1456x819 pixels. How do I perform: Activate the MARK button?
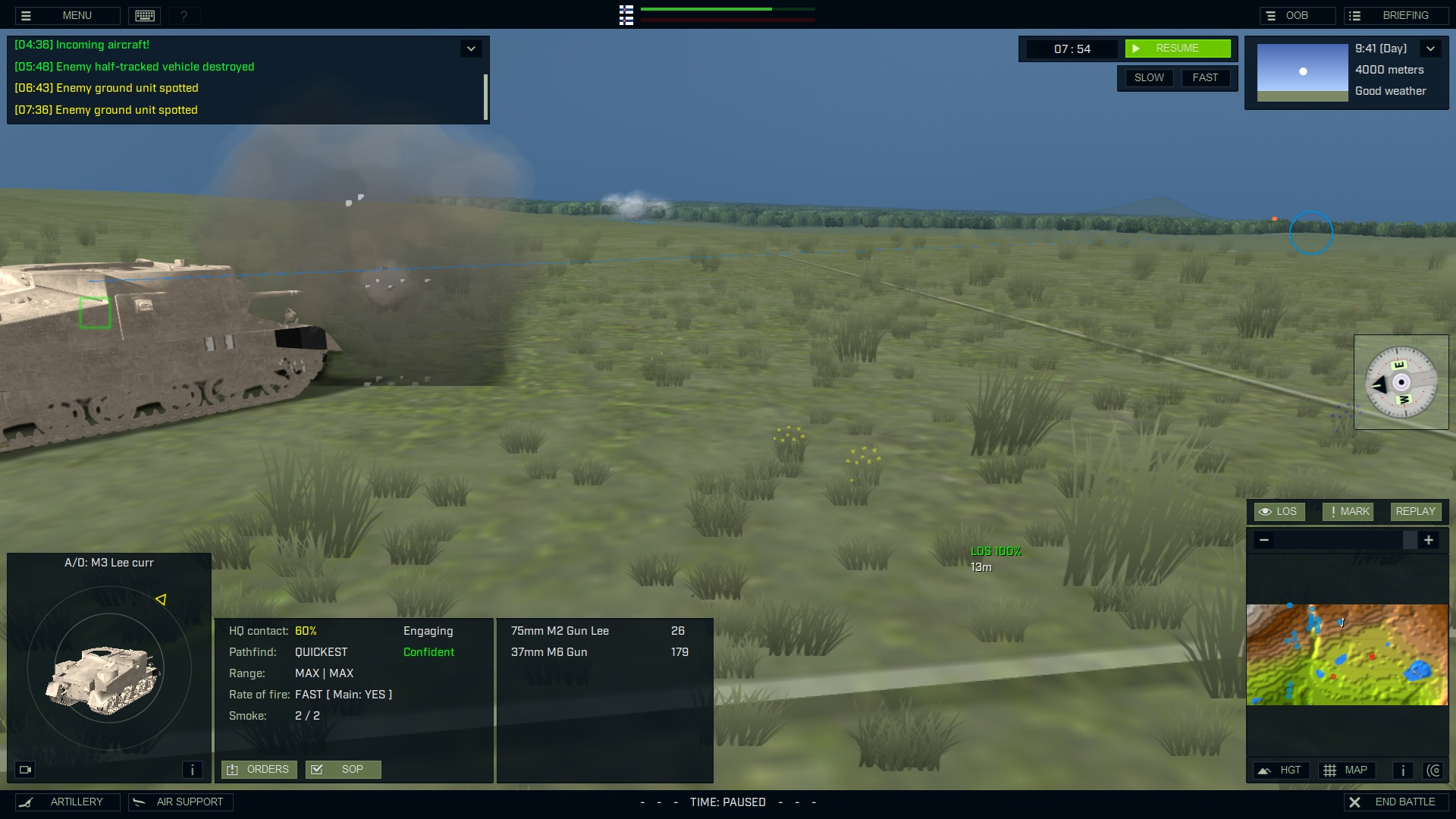point(1348,511)
